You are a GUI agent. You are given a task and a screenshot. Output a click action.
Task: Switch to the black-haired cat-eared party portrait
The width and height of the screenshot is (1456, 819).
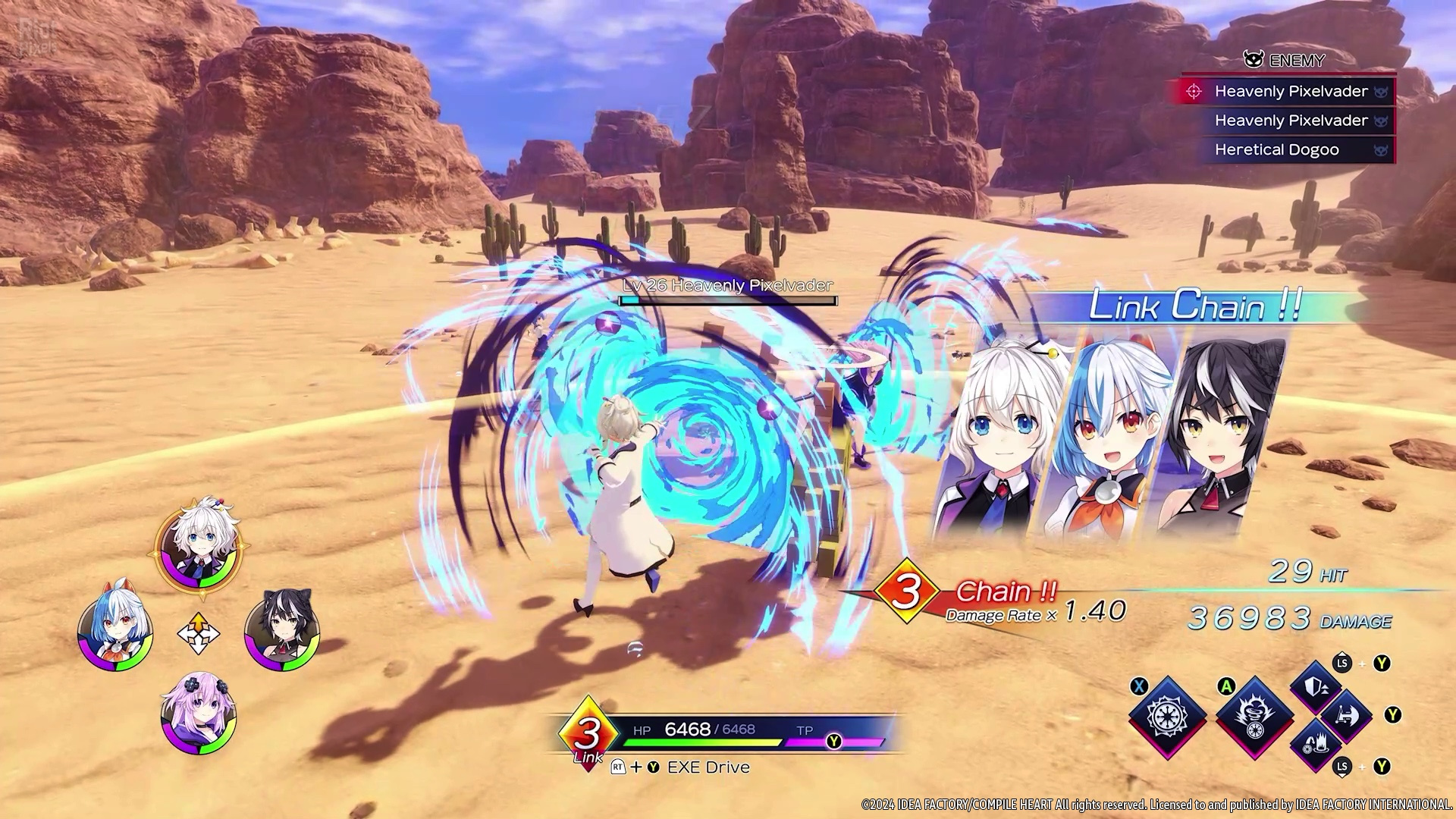tap(281, 631)
